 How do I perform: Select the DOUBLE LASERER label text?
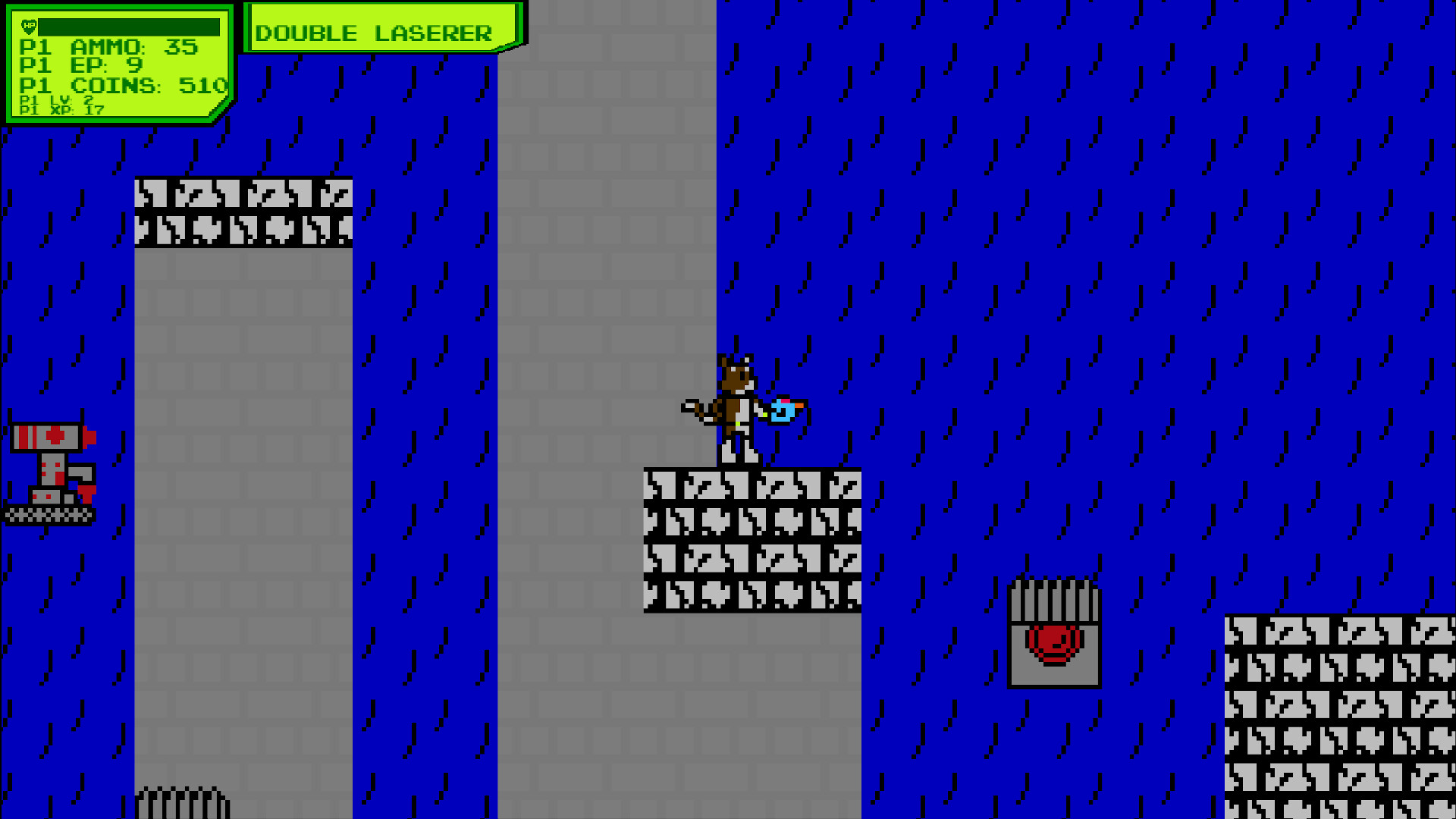[375, 32]
